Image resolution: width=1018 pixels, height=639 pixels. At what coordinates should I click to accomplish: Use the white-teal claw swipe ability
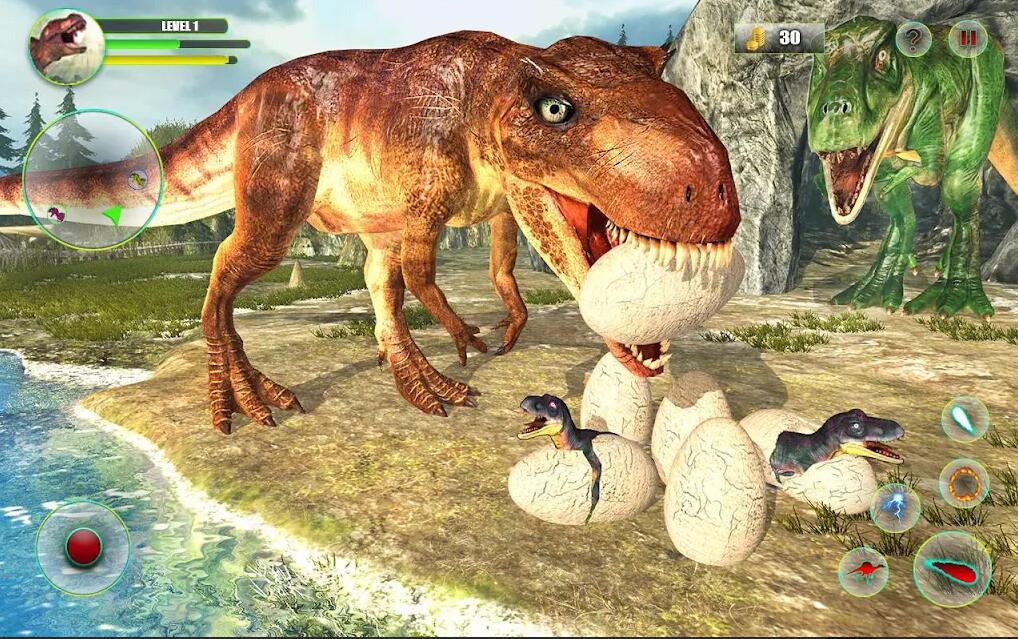(965, 419)
